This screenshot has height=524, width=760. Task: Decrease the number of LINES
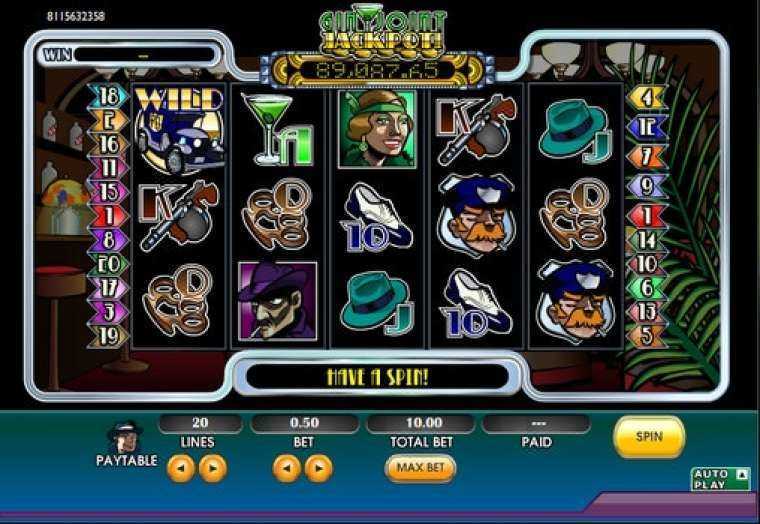[180, 468]
